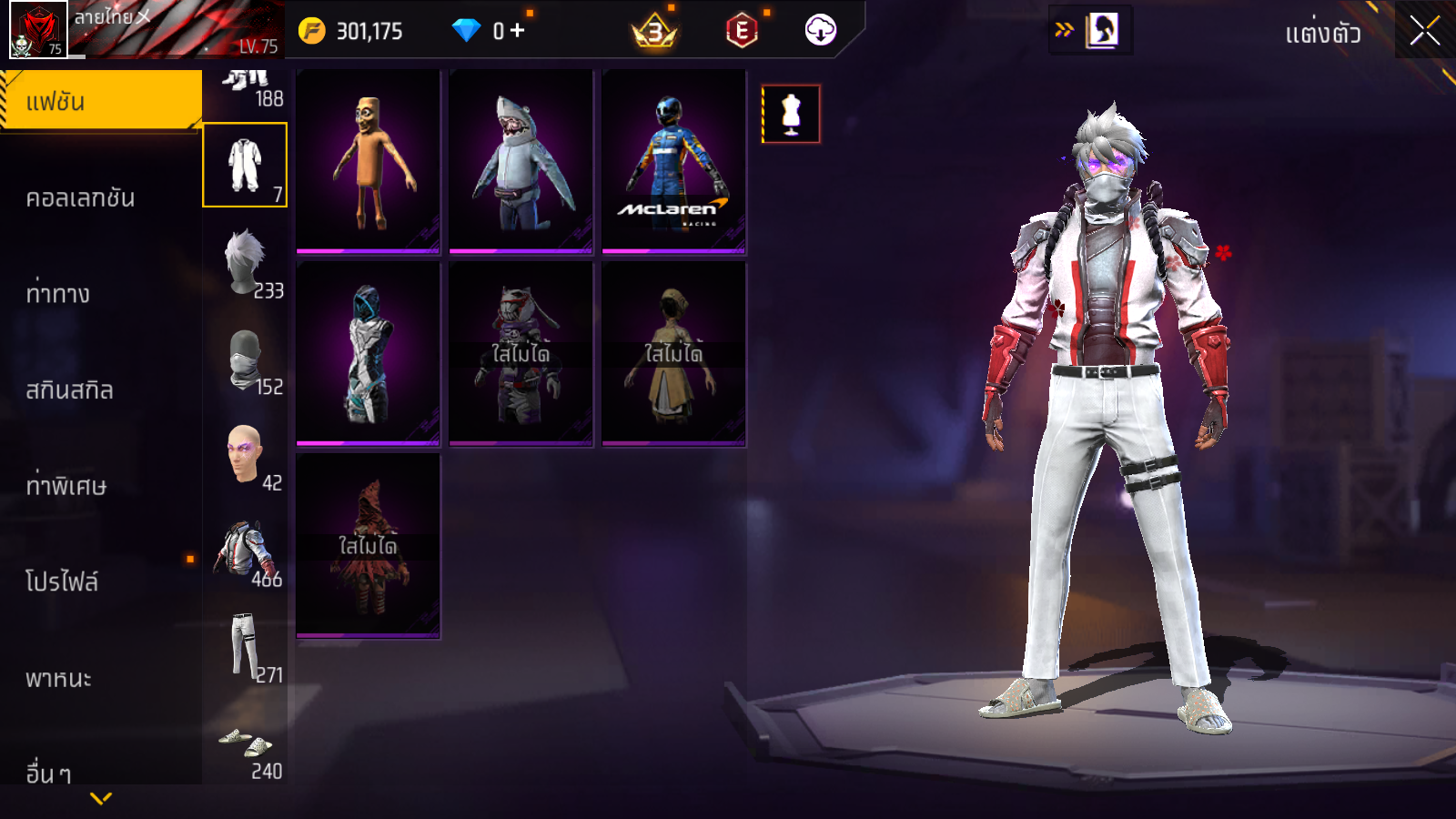Switch to the ท่าทาง (Emotes) tab

pos(58,293)
